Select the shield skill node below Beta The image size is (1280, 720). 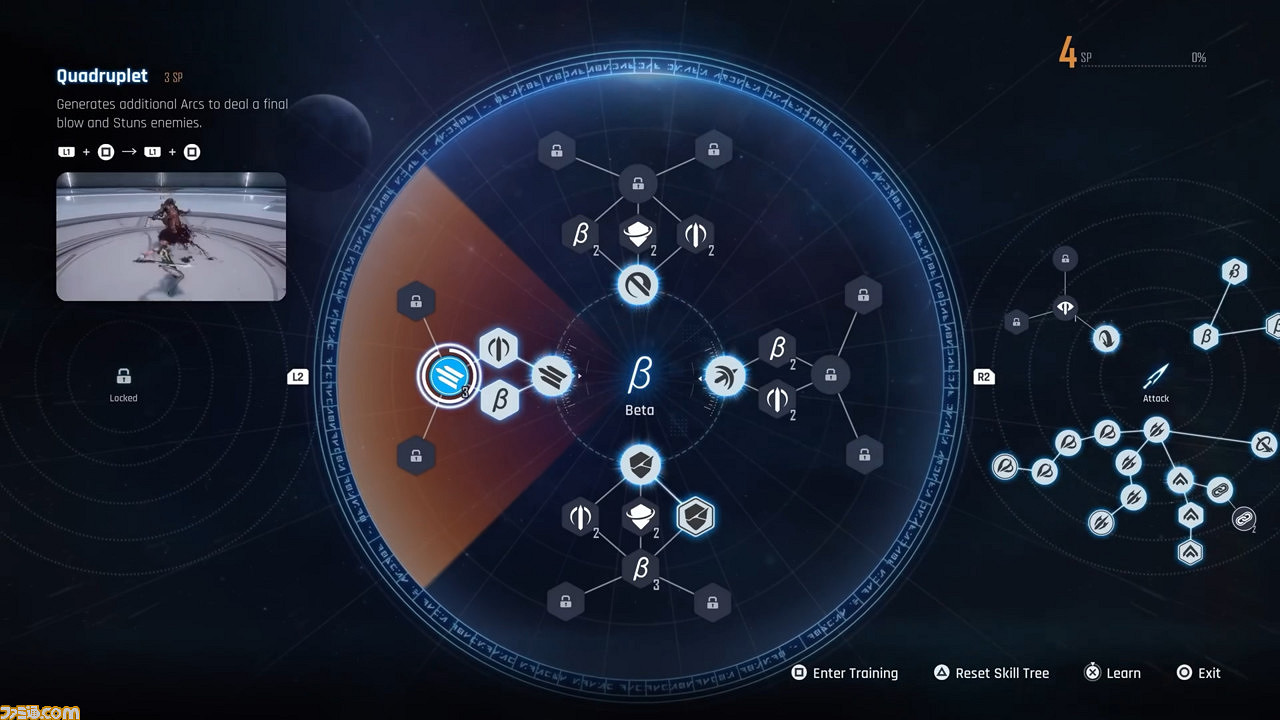coord(639,466)
